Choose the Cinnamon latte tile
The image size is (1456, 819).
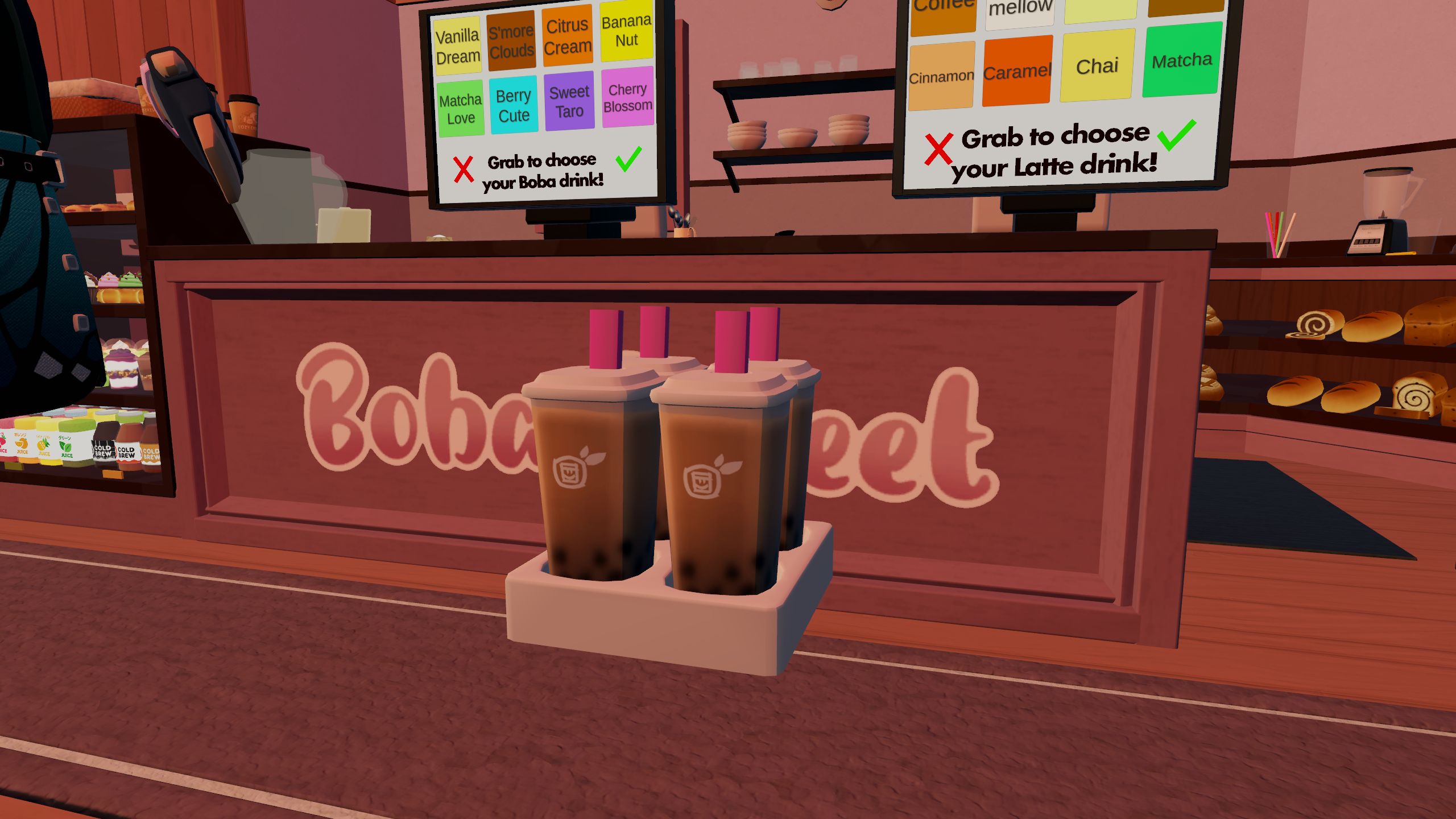(941, 77)
